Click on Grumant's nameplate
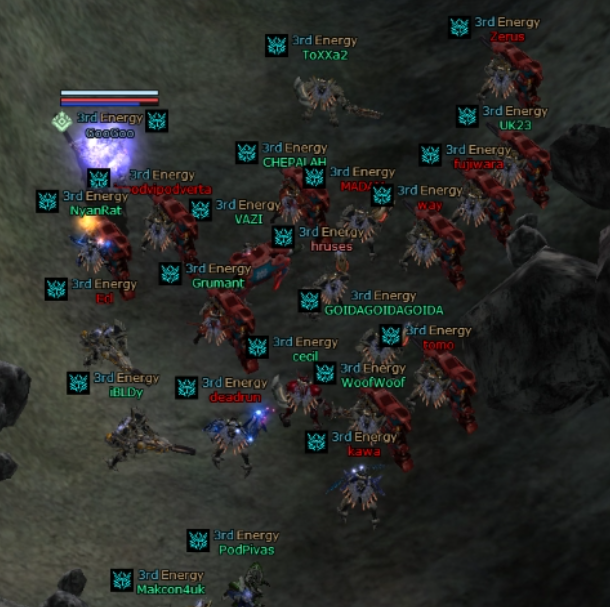The image size is (610, 607). point(218,283)
